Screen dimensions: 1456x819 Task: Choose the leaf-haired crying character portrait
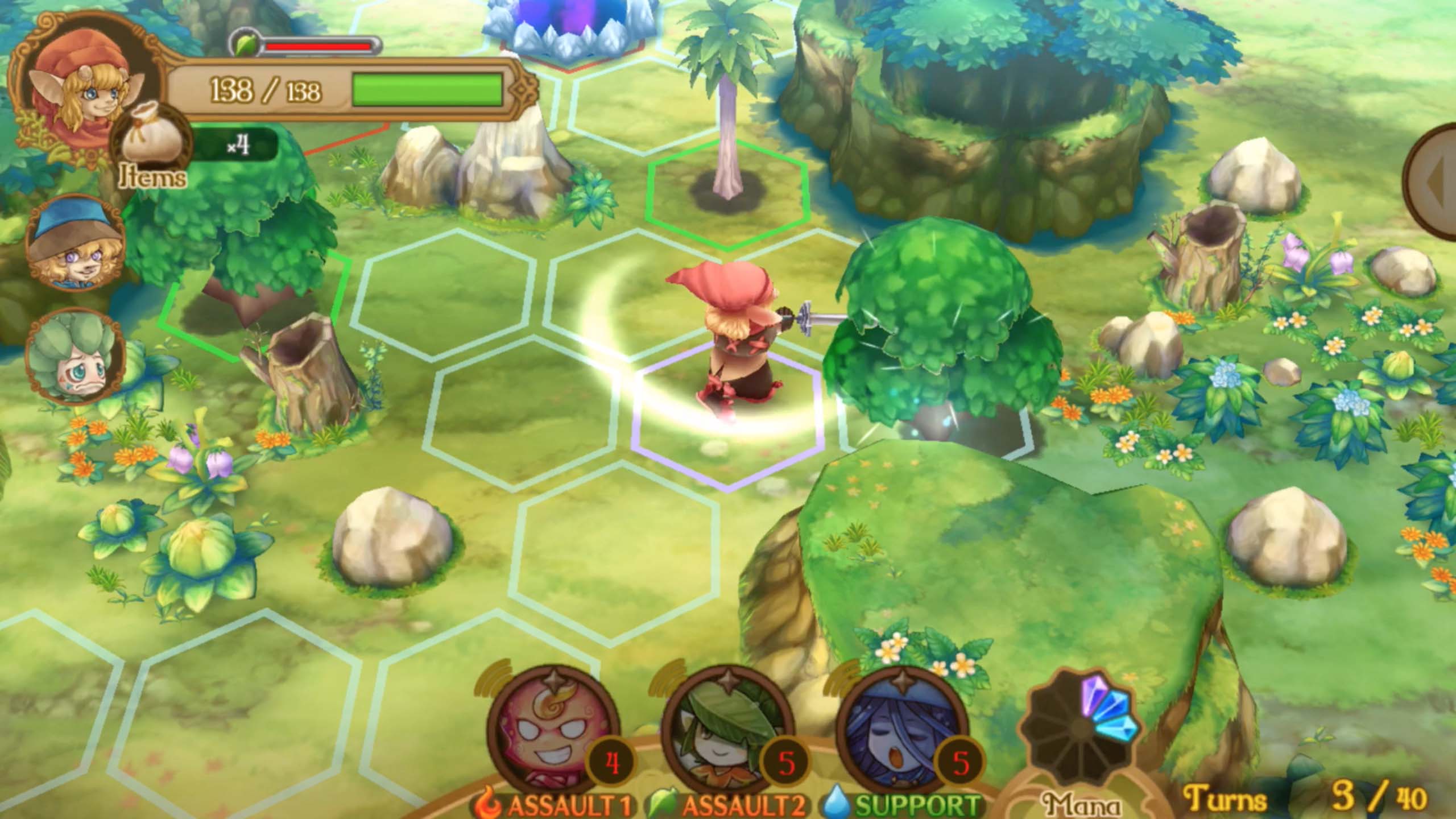click(76, 356)
